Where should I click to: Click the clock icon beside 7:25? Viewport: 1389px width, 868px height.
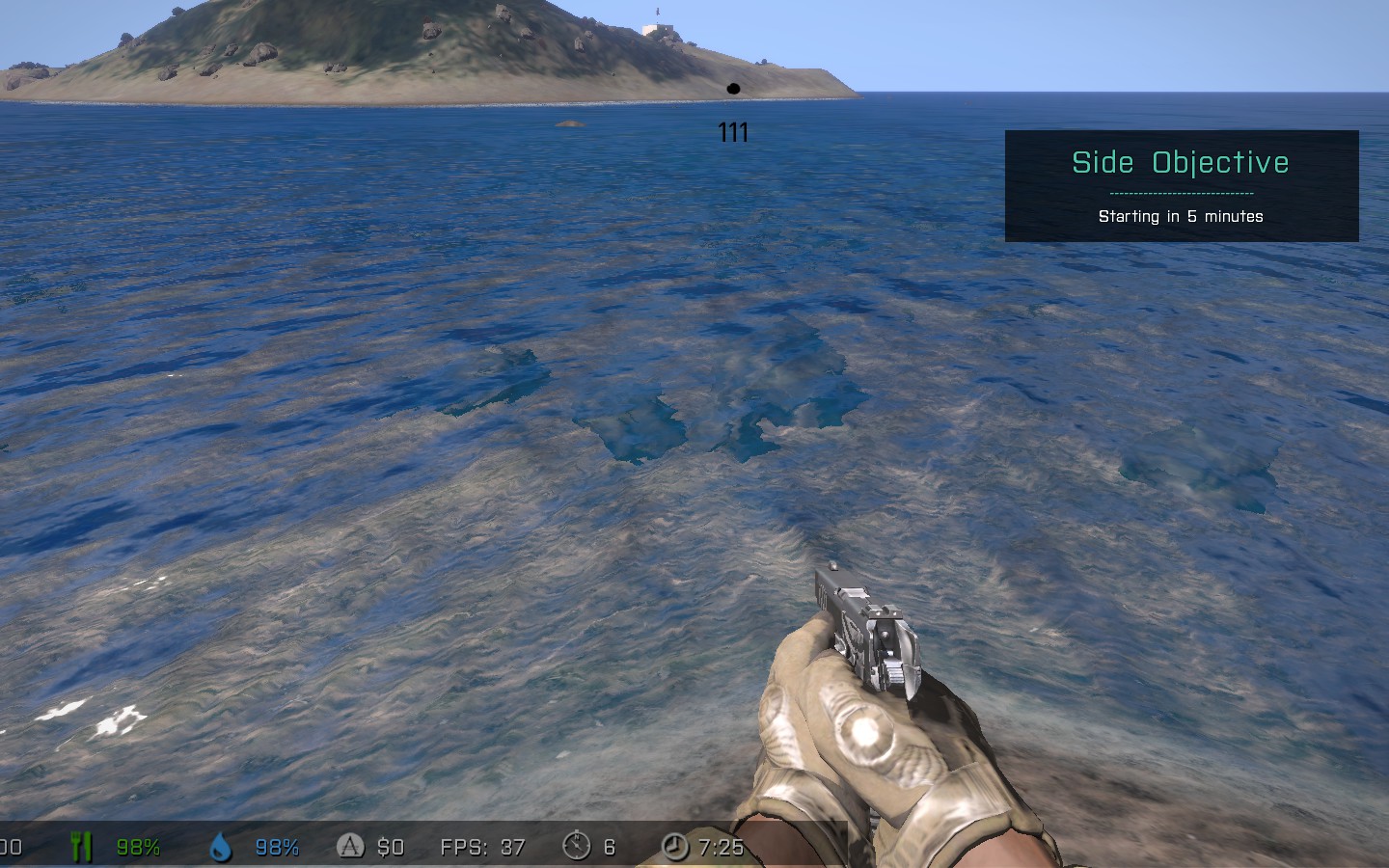point(675,847)
